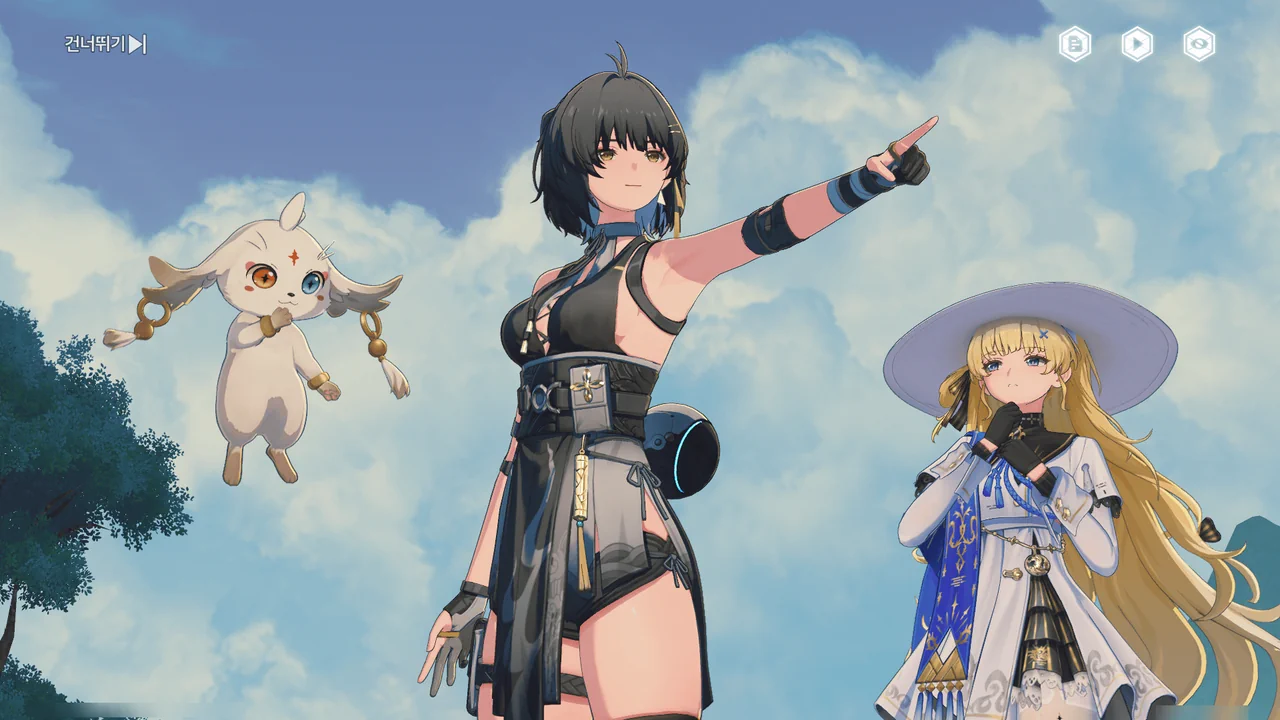1280x720 pixels.
Task: Open the dialogue log icon
Action: [x=1075, y=44]
